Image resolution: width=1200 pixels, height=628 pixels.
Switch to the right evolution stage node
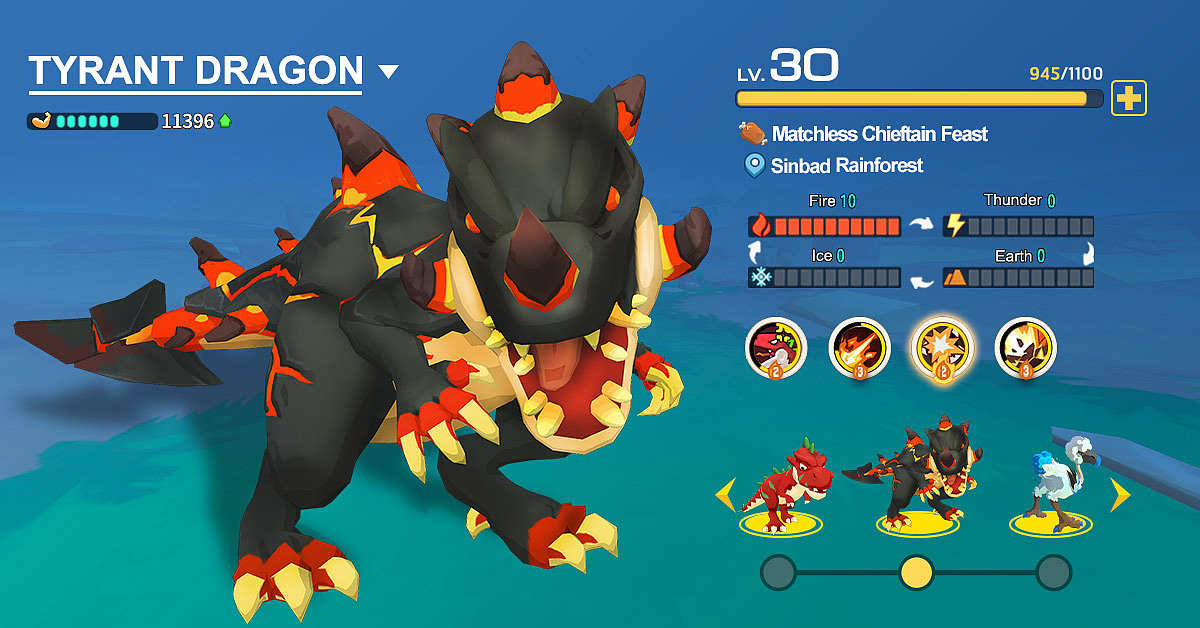(x=1053, y=572)
